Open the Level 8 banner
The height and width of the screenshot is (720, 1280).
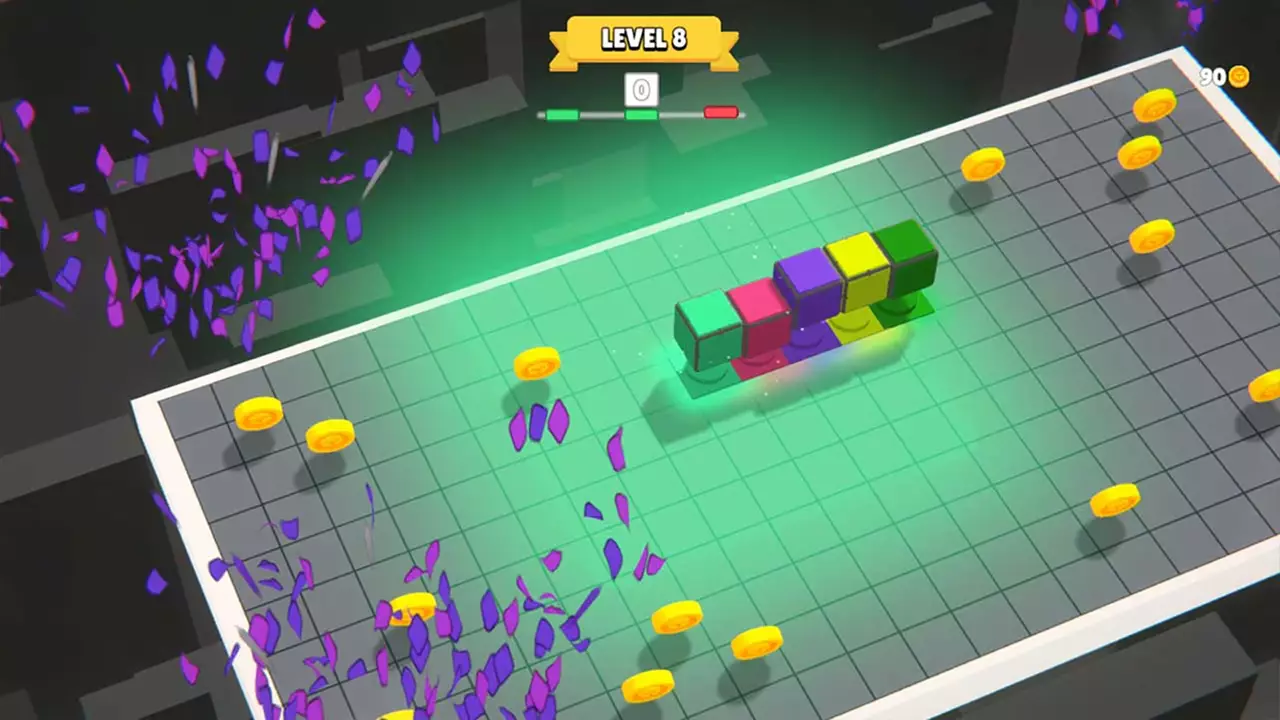(643, 39)
